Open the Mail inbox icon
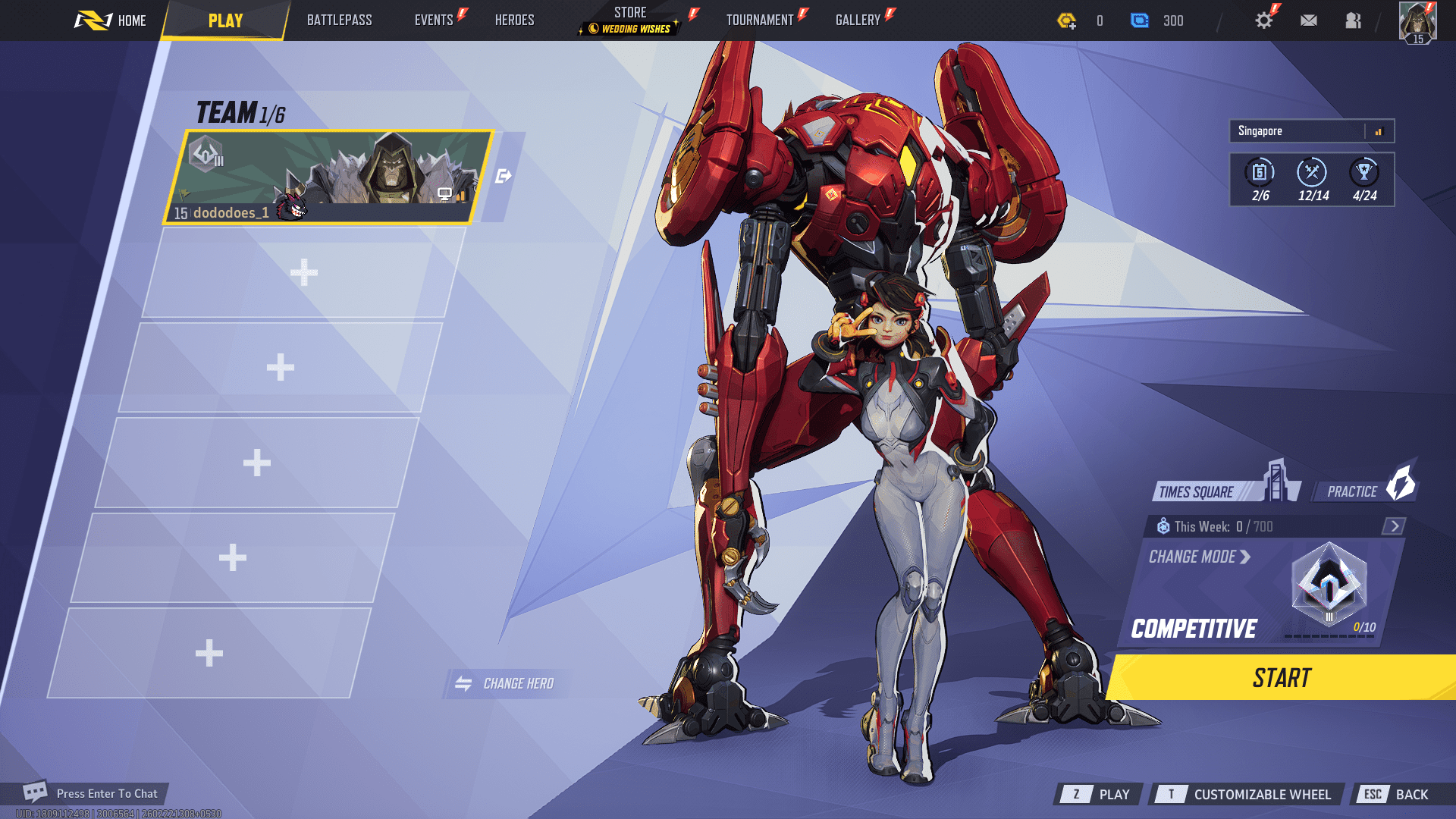This screenshot has height=819, width=1456. (1309, 20)
